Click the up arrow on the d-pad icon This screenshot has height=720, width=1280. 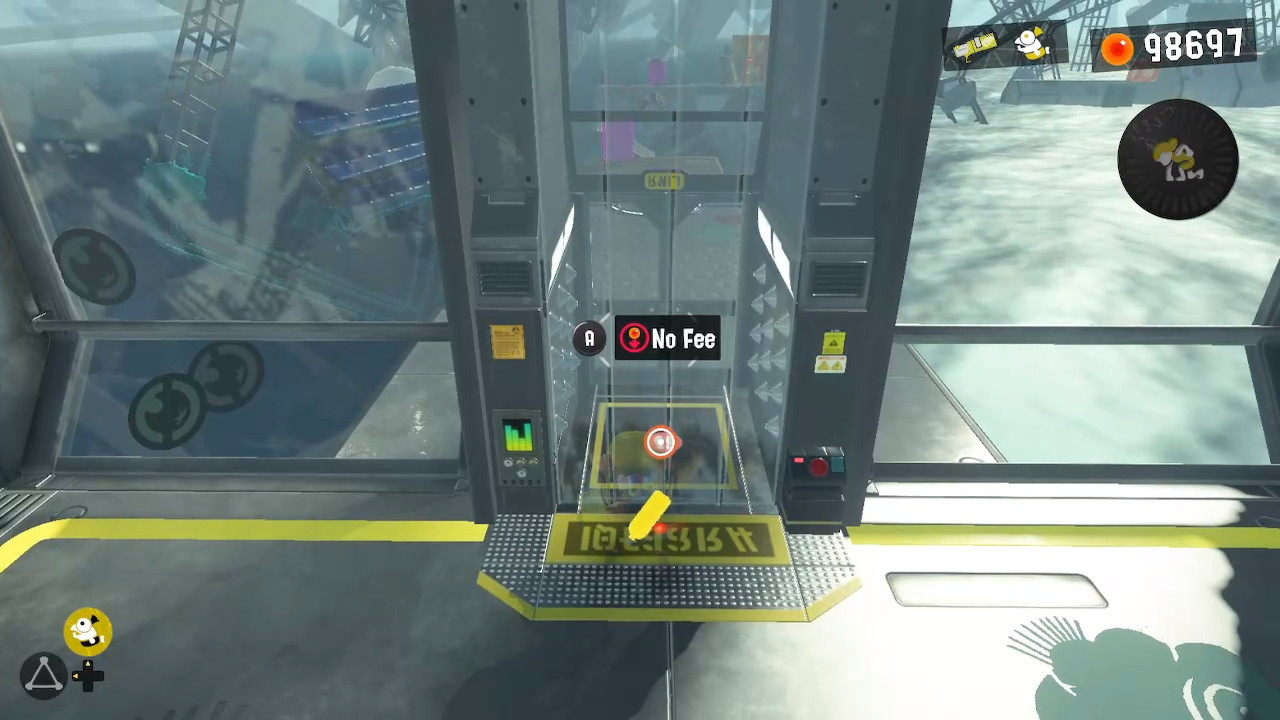[89, 663]
